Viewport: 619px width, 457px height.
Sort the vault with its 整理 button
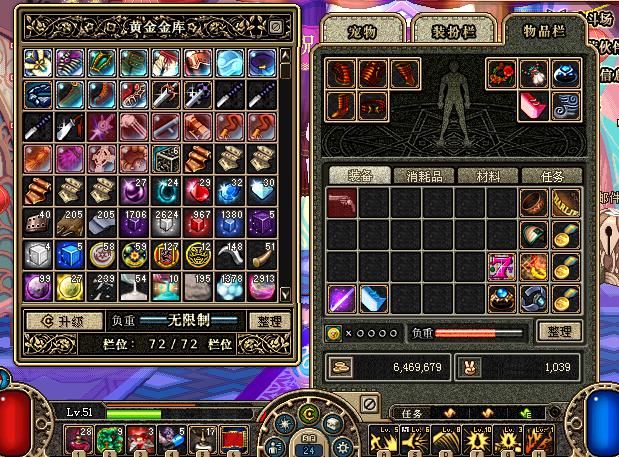click(268, 321)
